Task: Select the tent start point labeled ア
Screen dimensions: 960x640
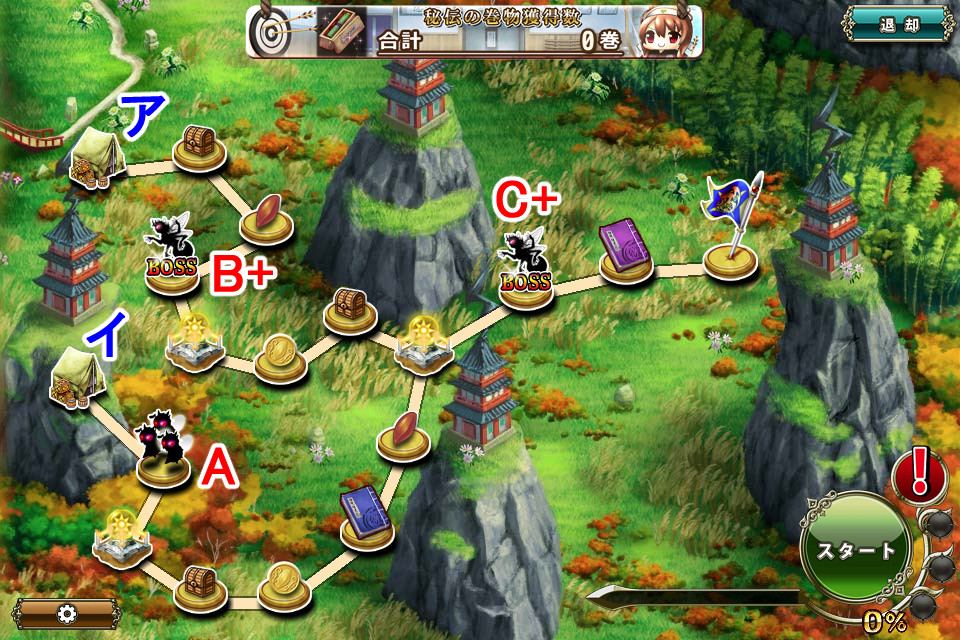Action: (x=96, y=160)
